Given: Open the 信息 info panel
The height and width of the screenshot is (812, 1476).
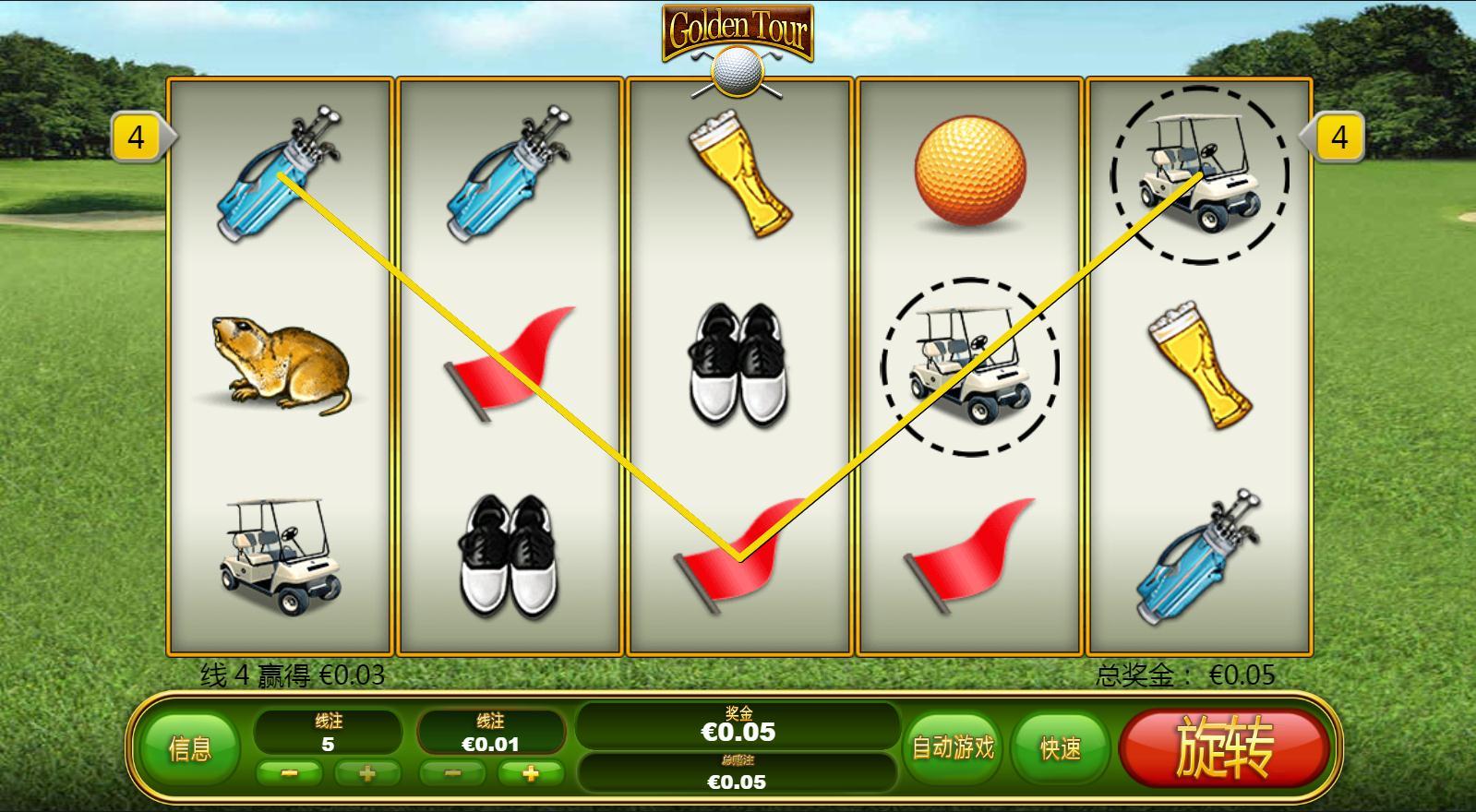Looking at the screenshot, I should pos(189,748).
